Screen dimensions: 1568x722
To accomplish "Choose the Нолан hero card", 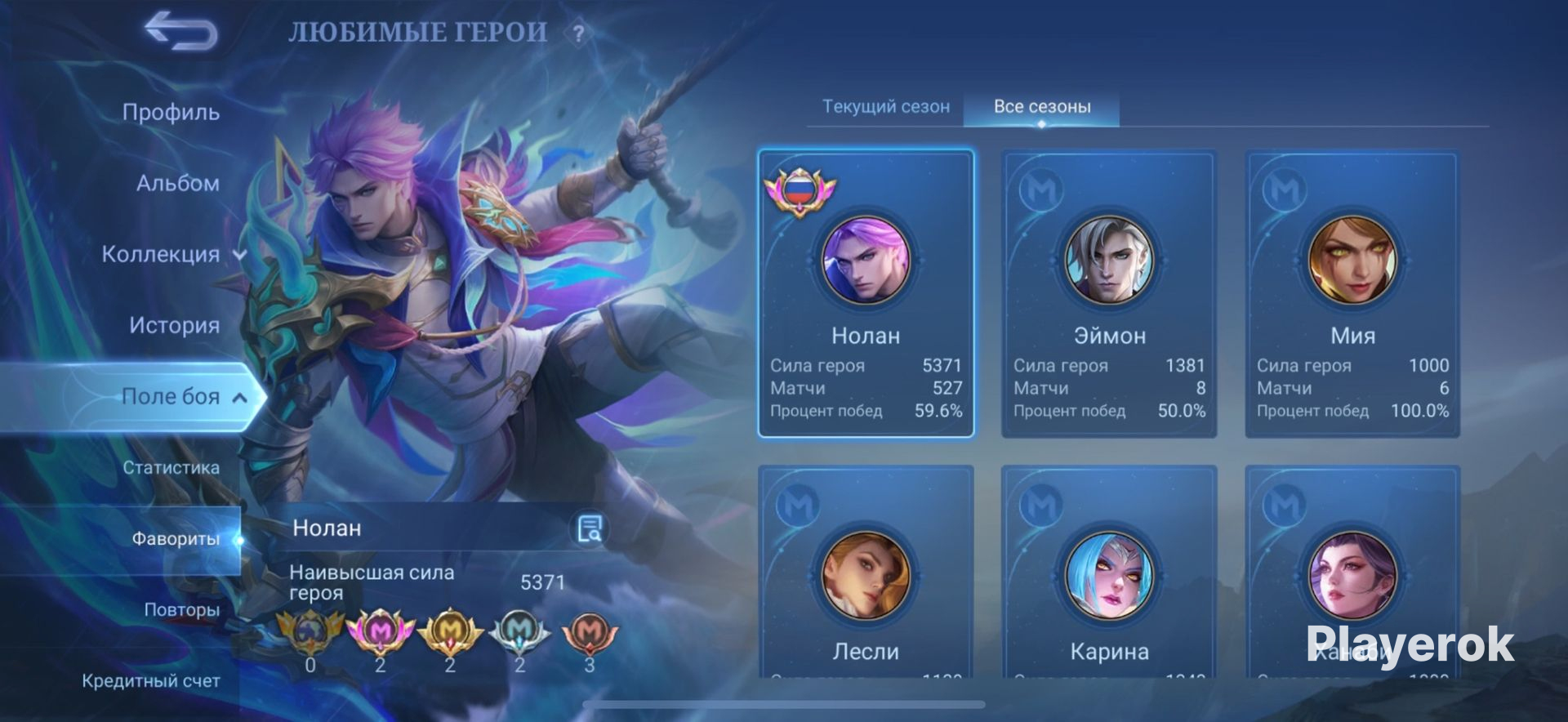I will coord(866,294).
